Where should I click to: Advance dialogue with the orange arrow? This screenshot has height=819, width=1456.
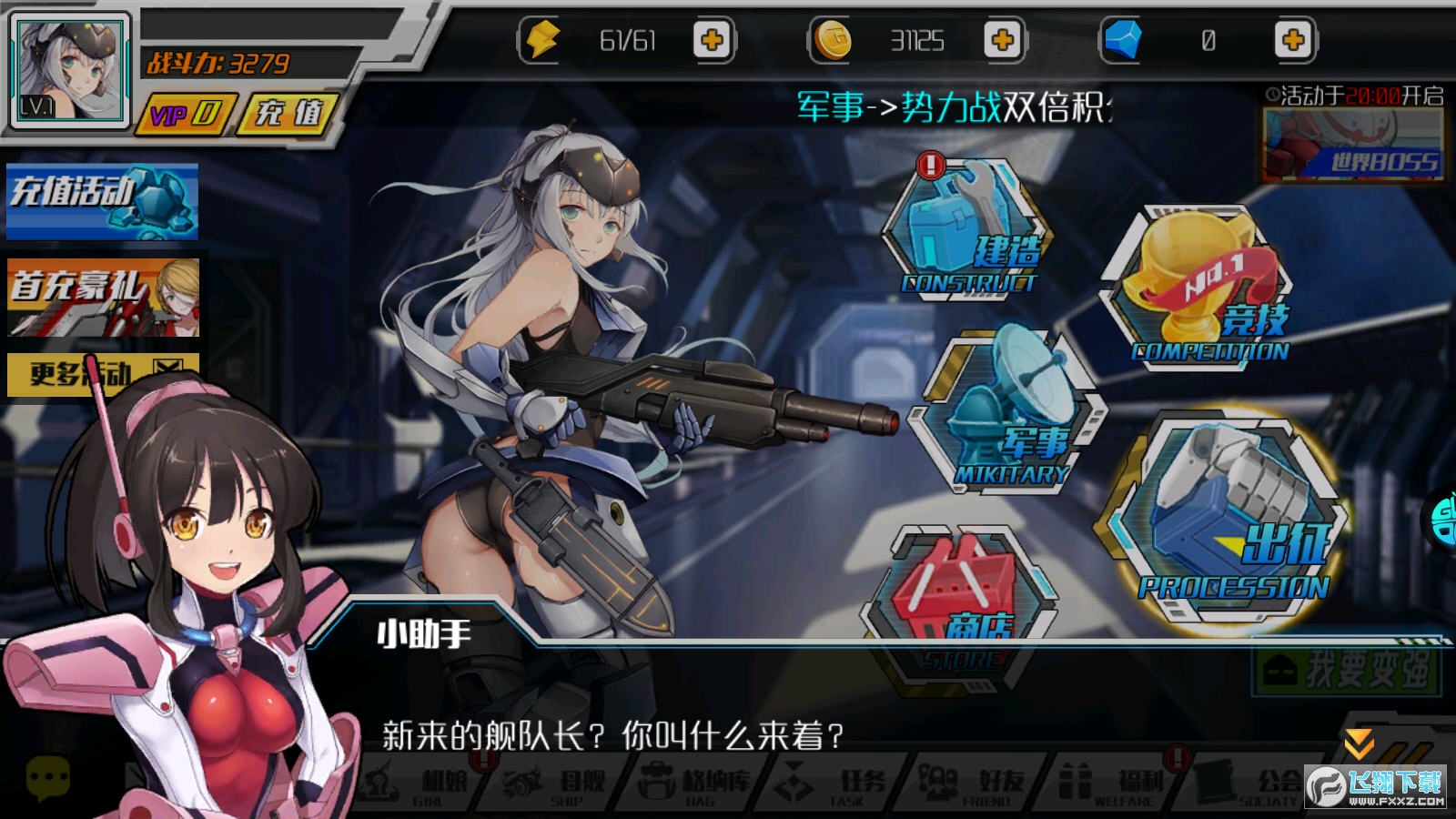1359,742
